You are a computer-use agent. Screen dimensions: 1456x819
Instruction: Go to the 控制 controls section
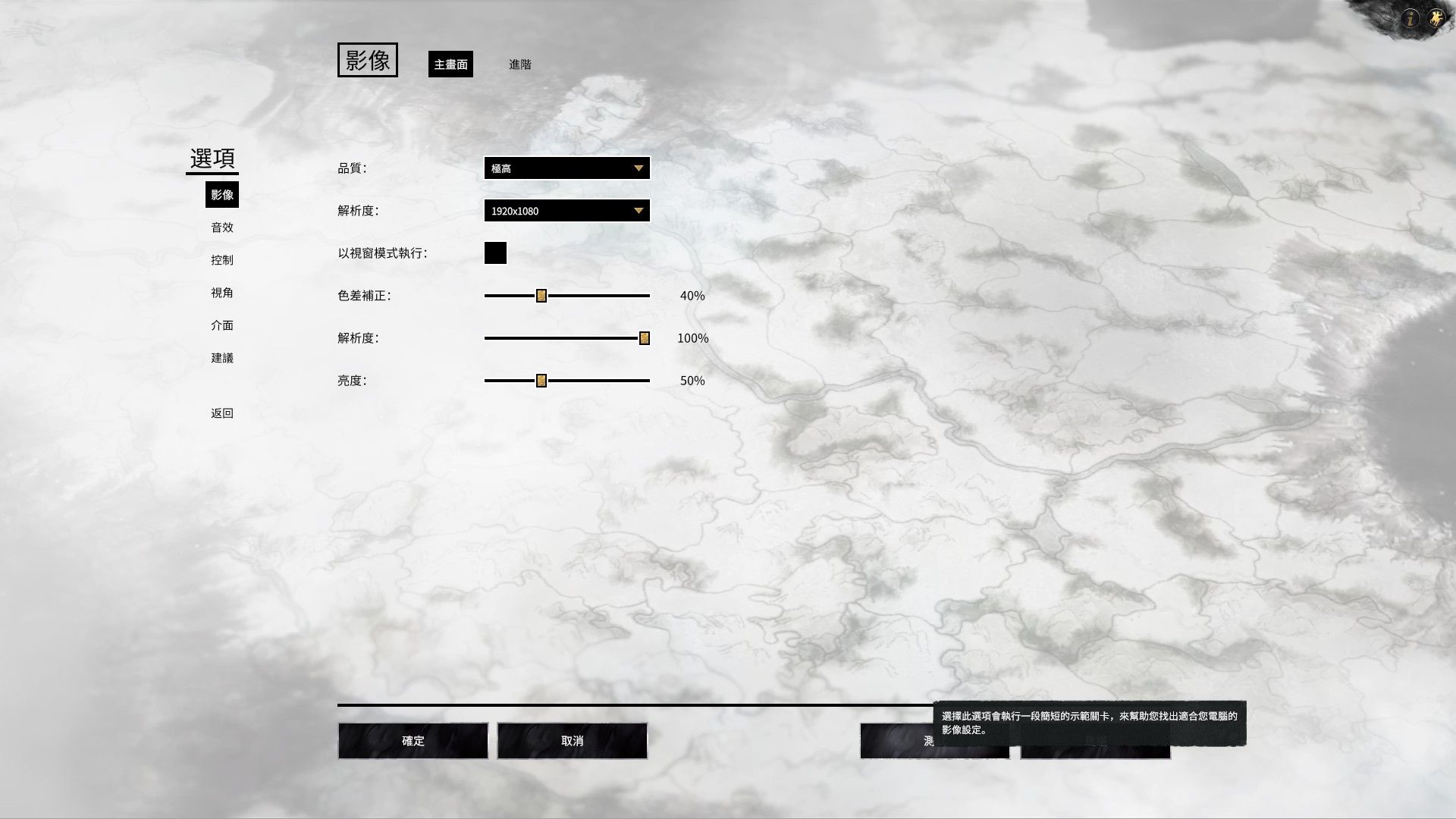222,260
